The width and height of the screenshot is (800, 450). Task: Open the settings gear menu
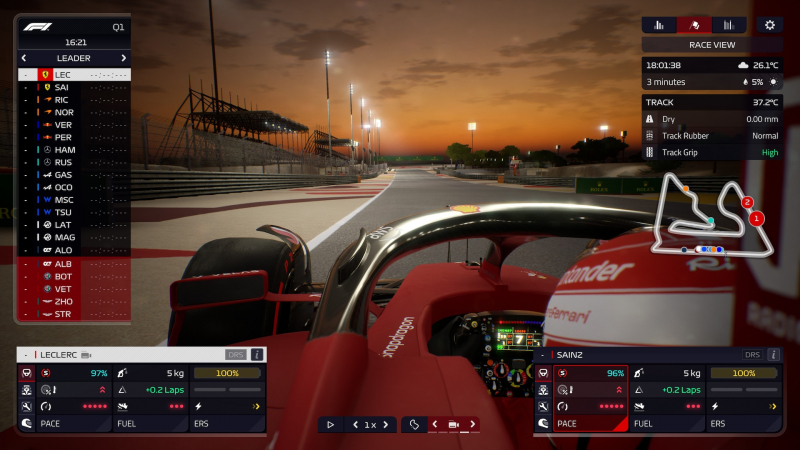[x=769, y=25]
